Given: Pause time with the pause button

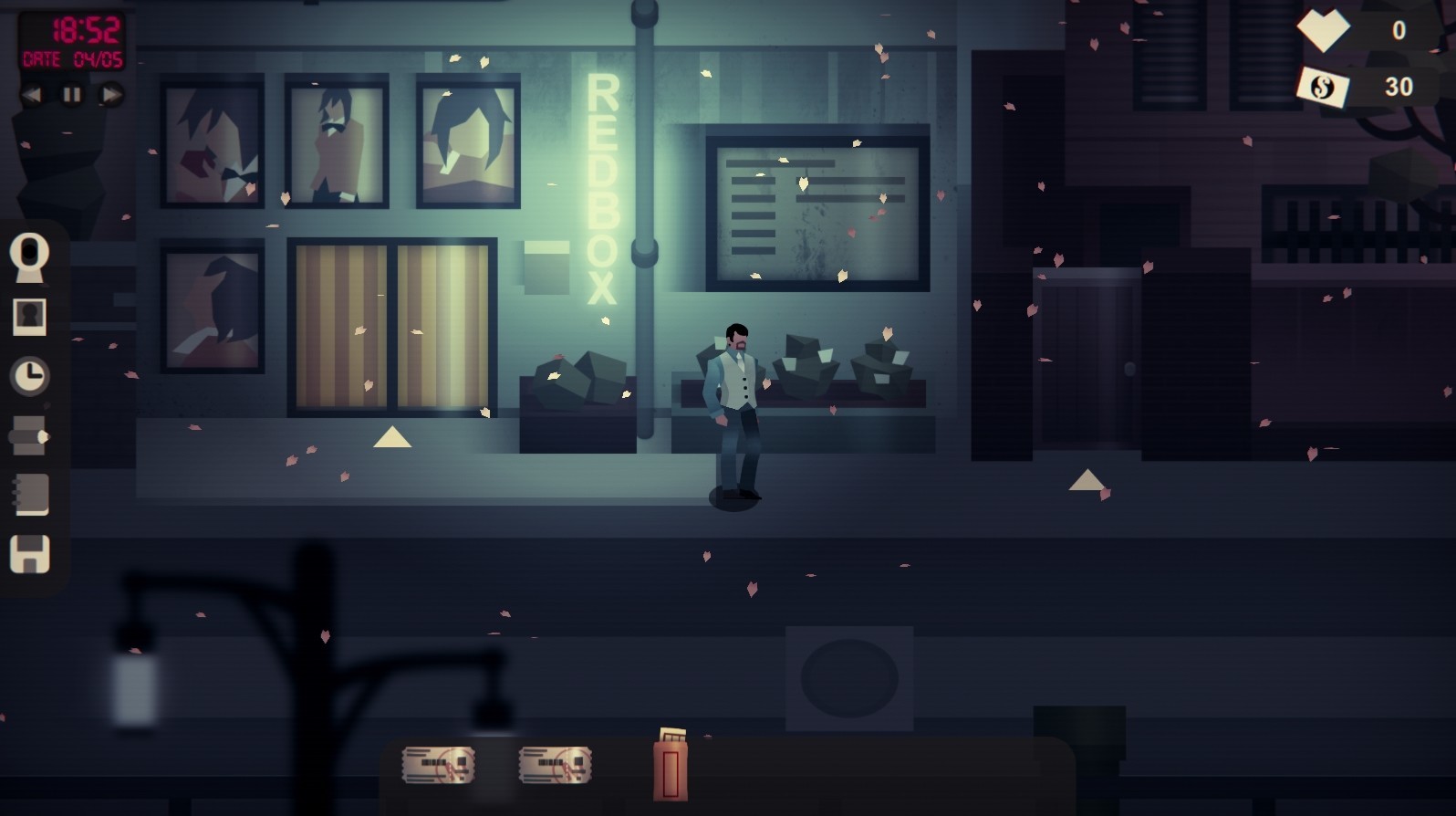Looking at the screenshot, I should pyautogui.click(x=71, y=94).
